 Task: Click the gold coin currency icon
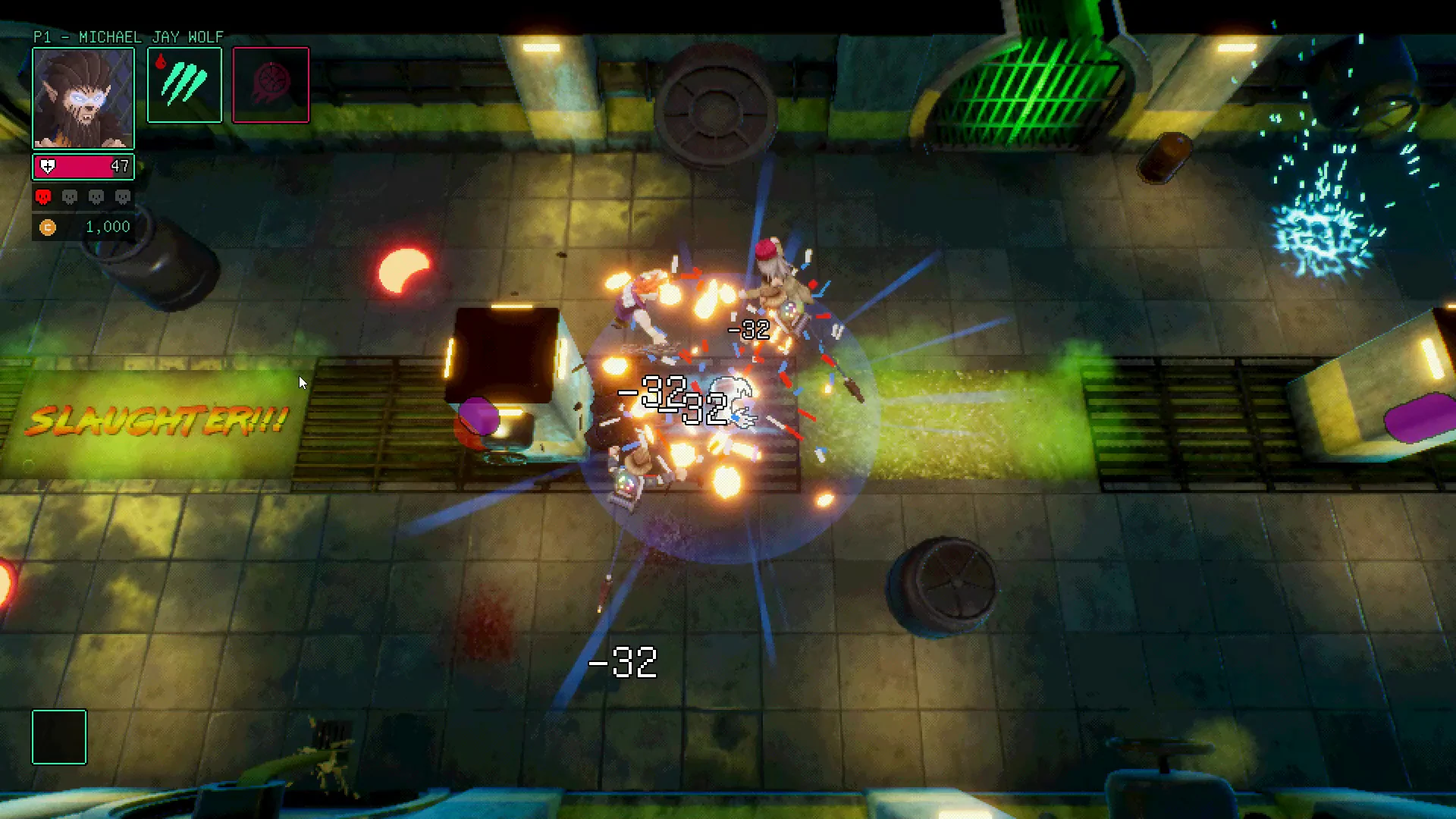pos(48,227)
